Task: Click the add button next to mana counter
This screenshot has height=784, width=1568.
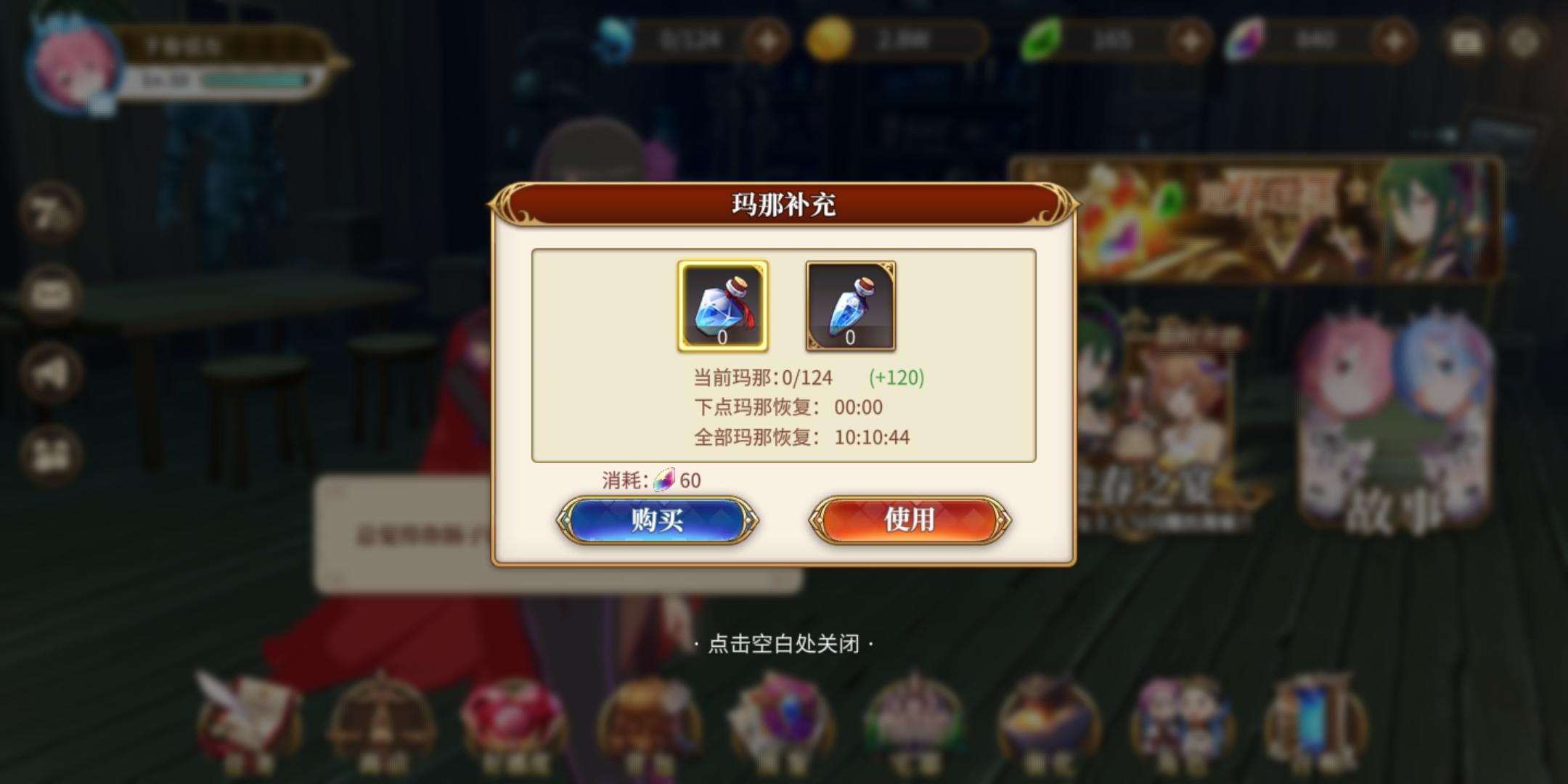Action: (767, 41)
